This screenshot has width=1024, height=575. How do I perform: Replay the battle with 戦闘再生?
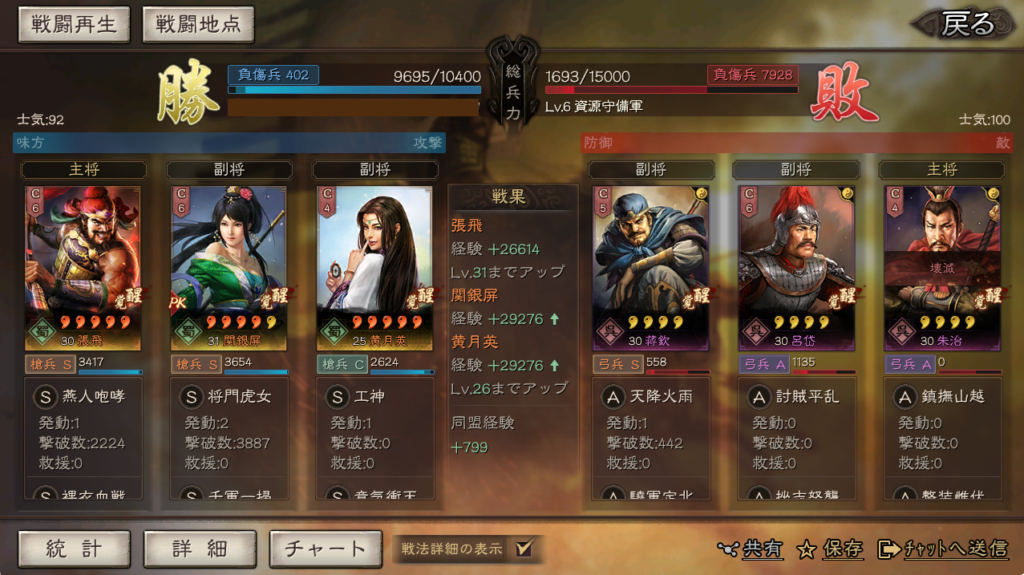click(74, 25)
